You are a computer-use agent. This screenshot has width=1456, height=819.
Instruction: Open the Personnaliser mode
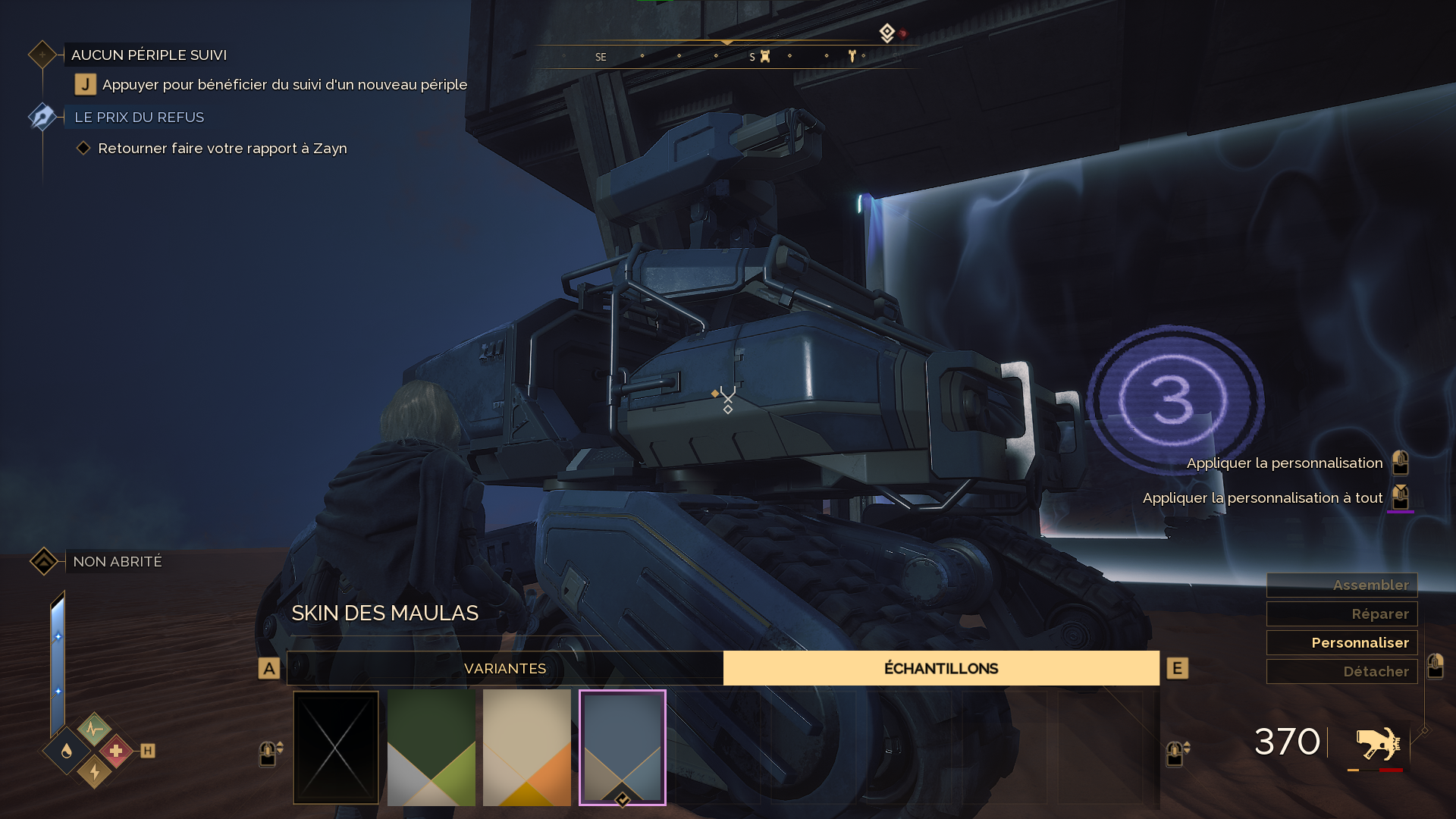coord(1341,642)
